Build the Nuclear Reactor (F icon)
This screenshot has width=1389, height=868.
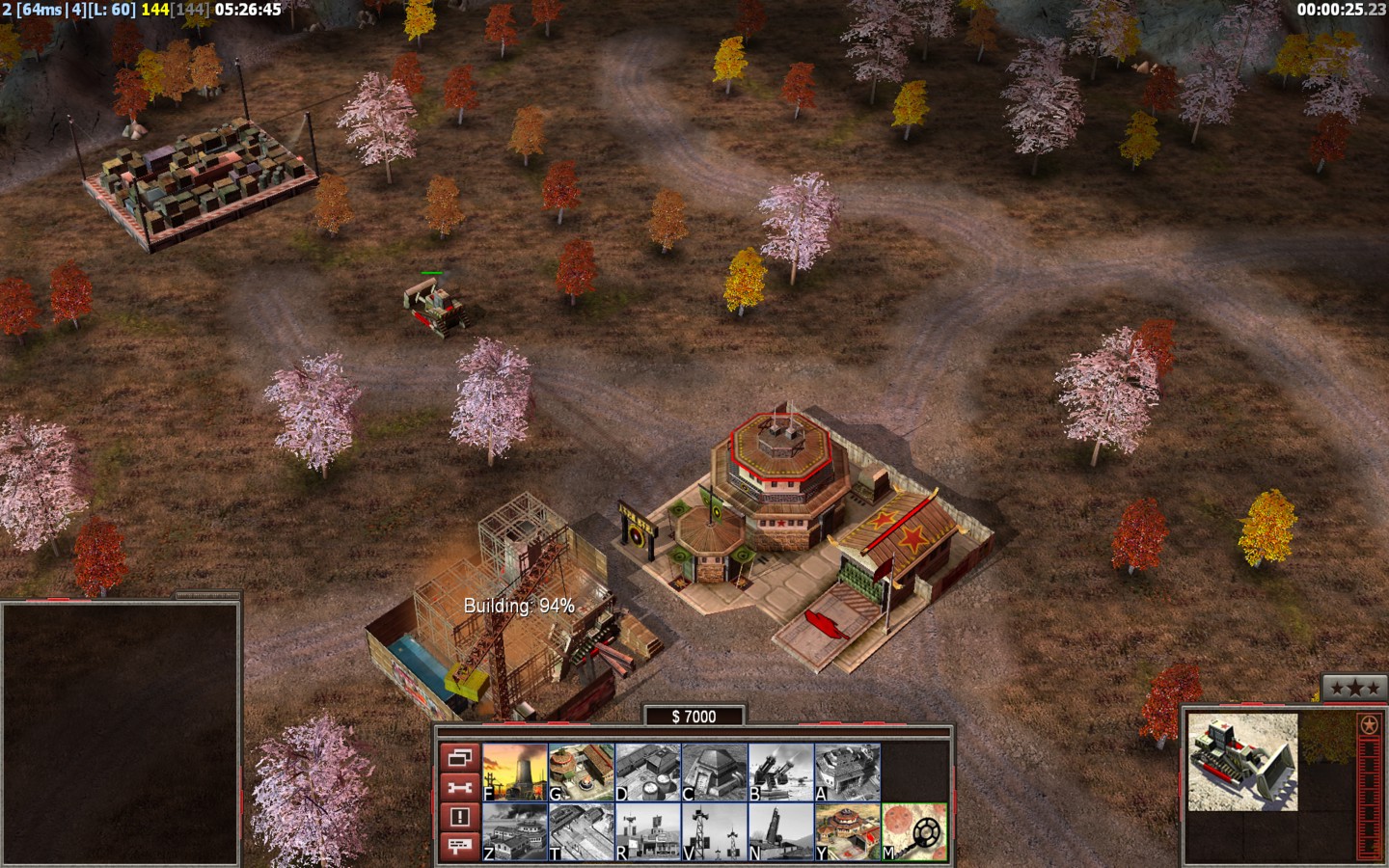pyautogui.click(x=515, y=772)
